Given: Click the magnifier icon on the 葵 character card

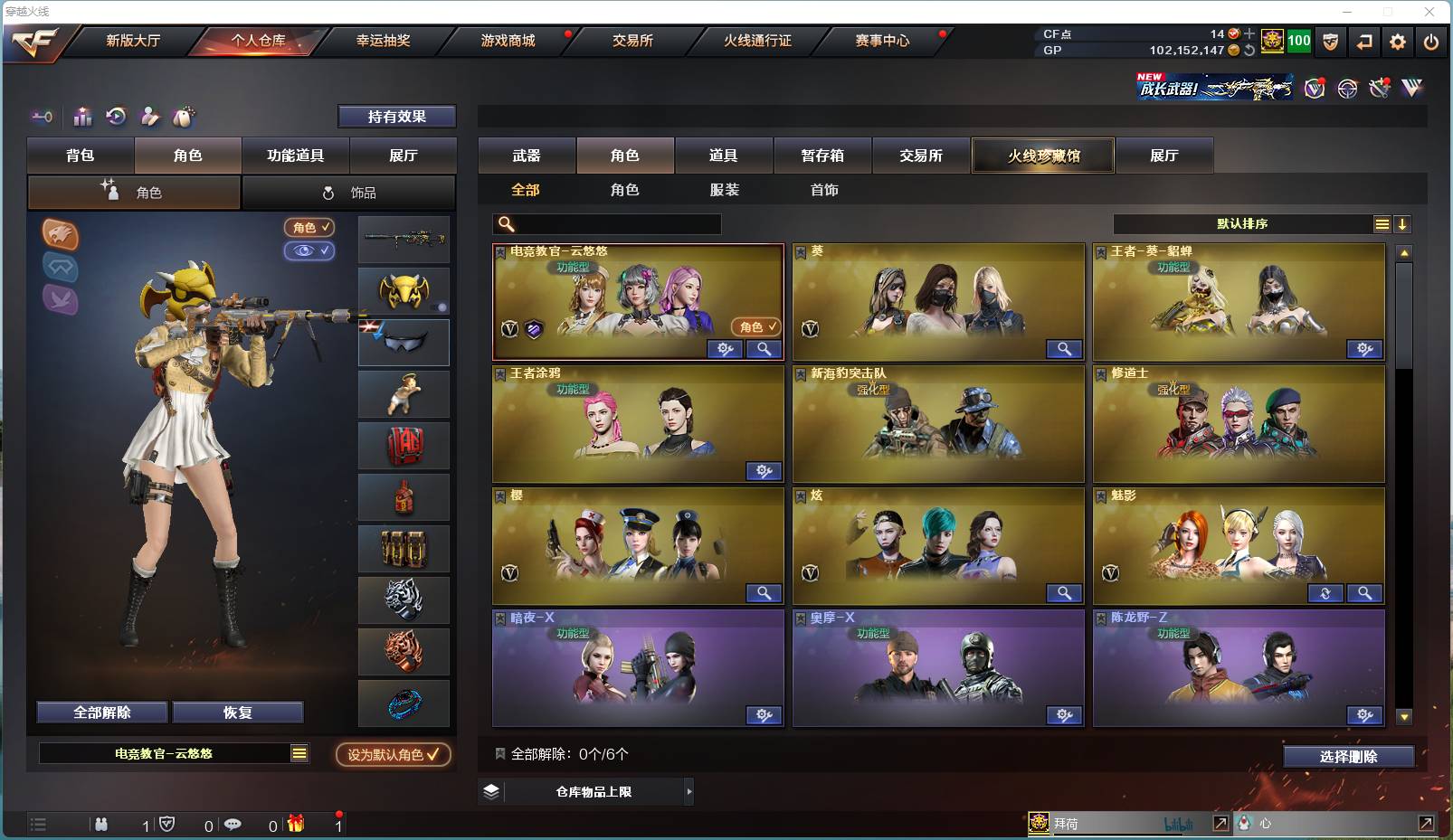Looking at the screenshot, I should [x=1064, y=349].
